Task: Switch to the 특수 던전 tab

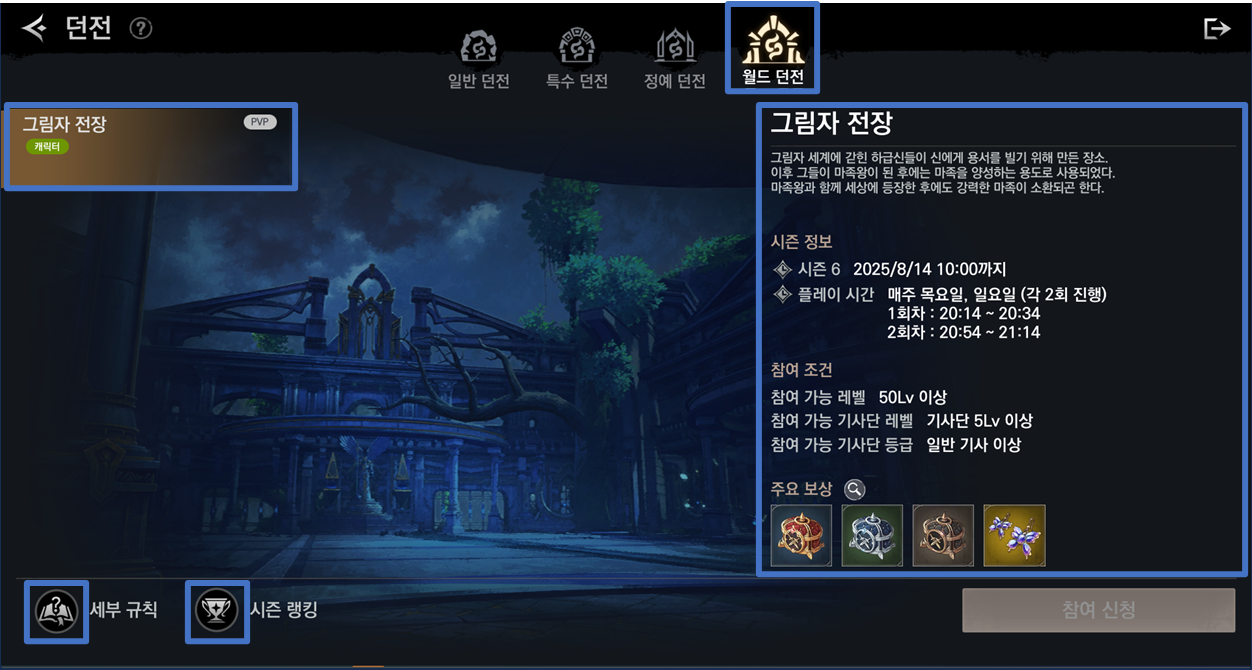Action: pyautogui.click(x=577, y=58)
